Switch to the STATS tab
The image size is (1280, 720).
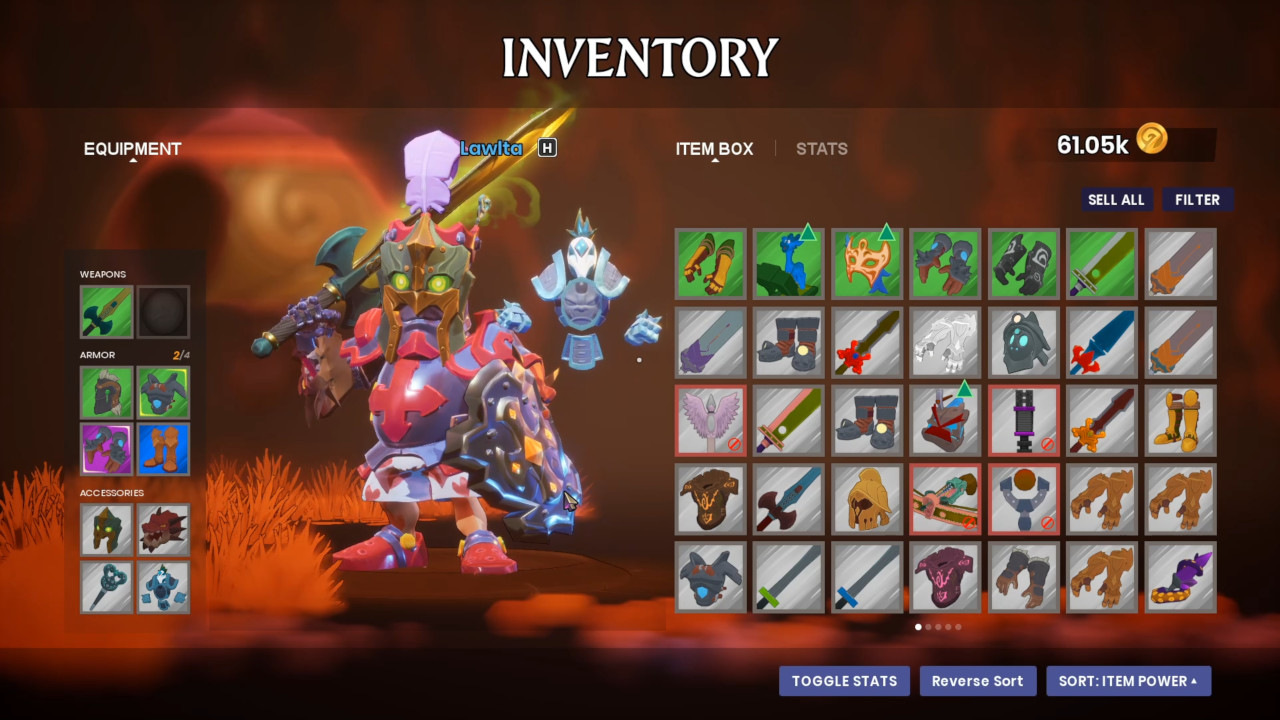tap(821, 149)
